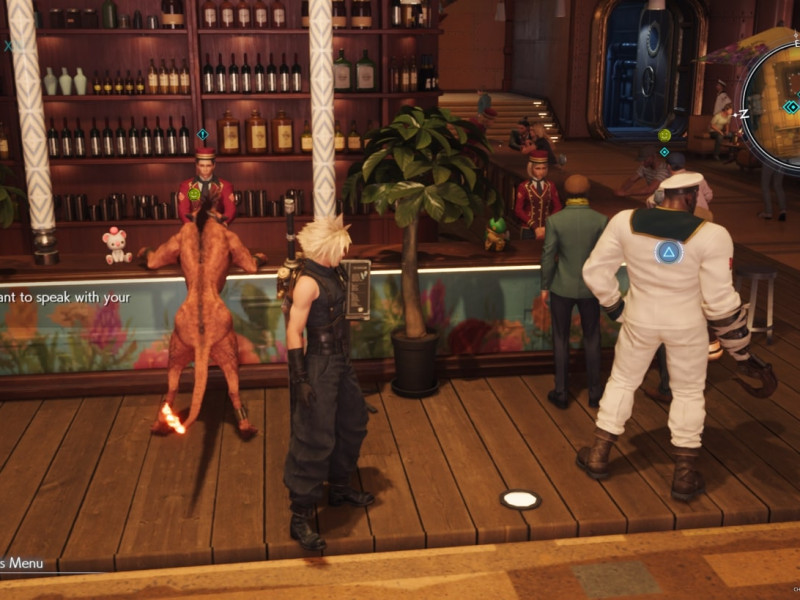Click the green smiley icon near the doorway
The height and width of the screenshot is (600, 800).
pos(664,135)
